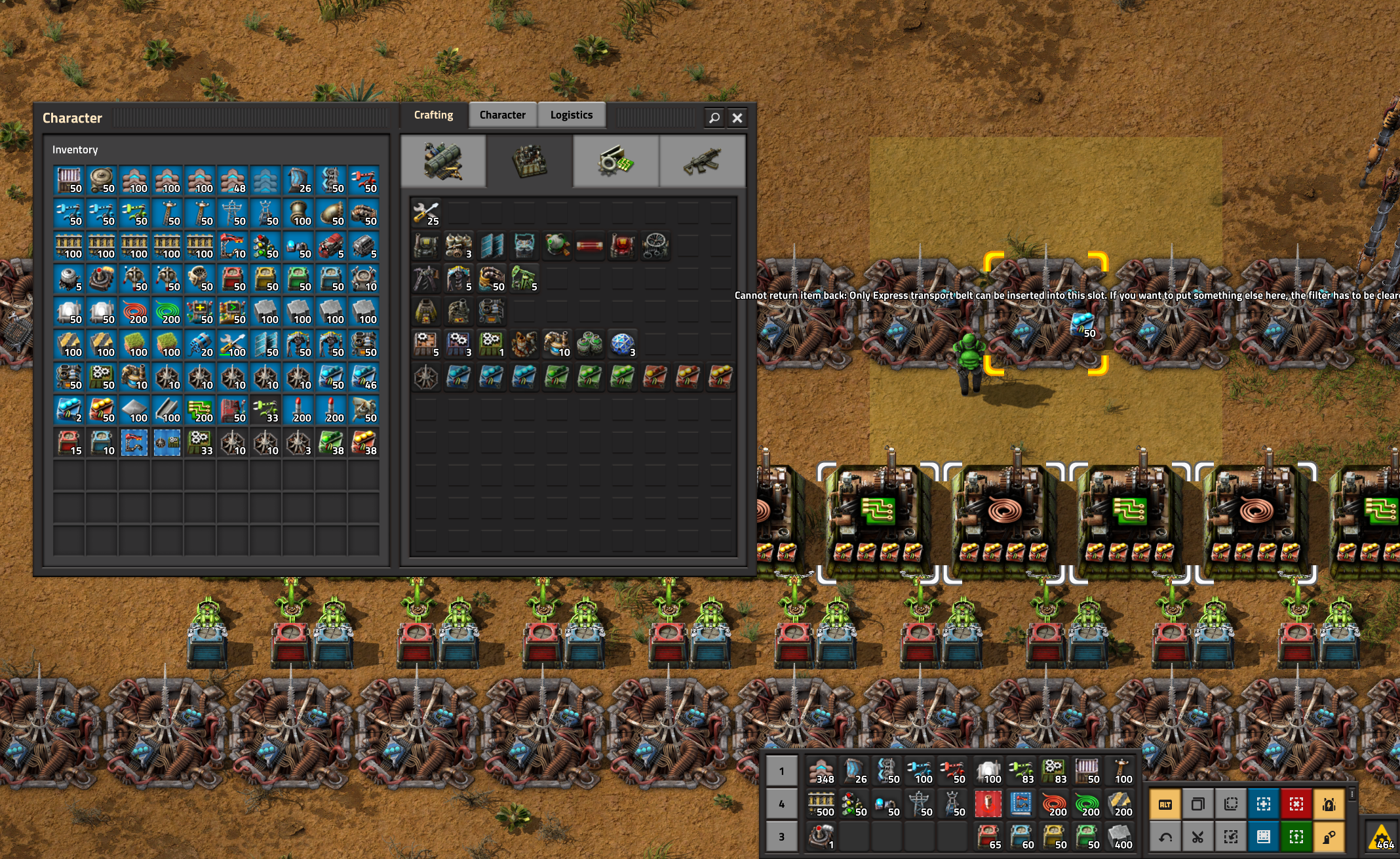Click the undo arrow shortcut
The image size is (1400, 859).
pos(1165,837)
